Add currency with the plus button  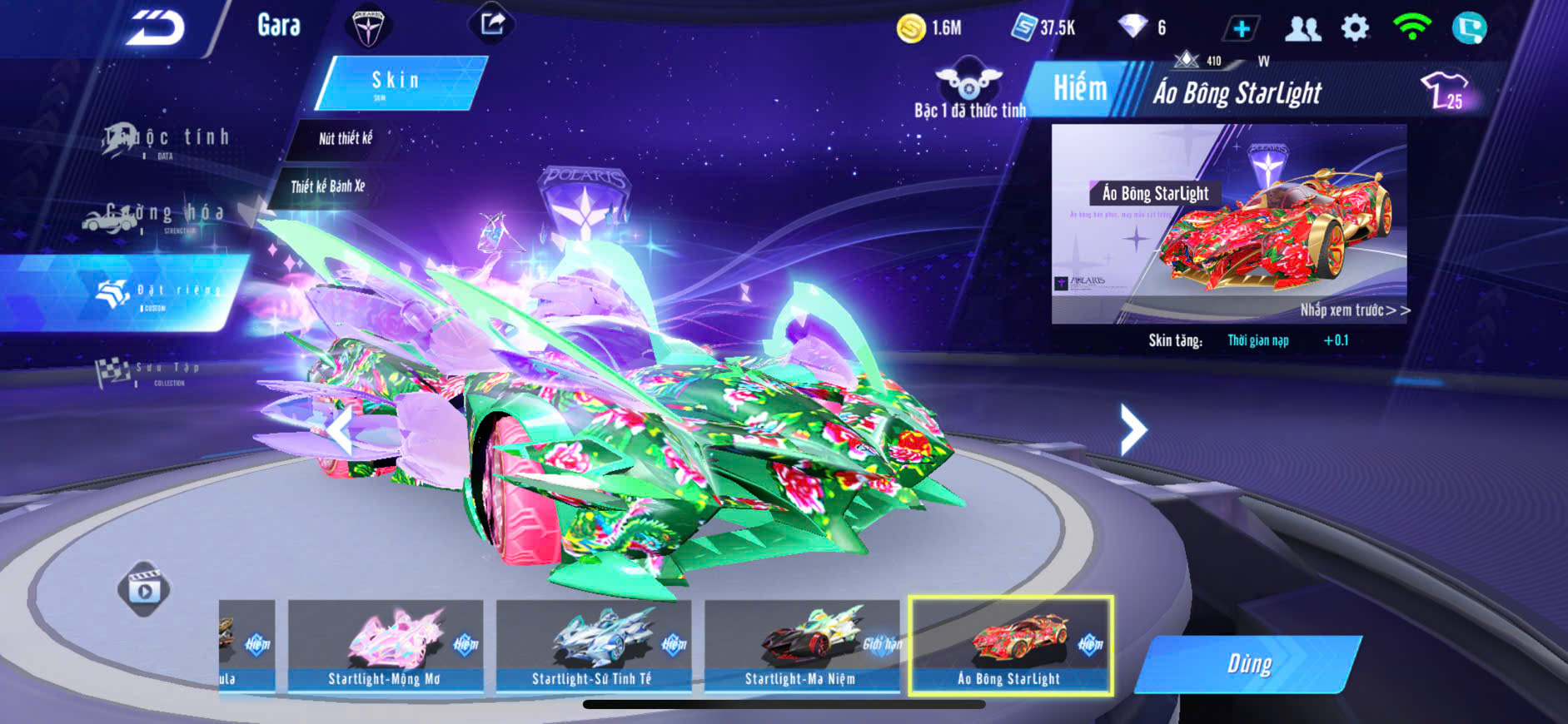[1241, 29]
